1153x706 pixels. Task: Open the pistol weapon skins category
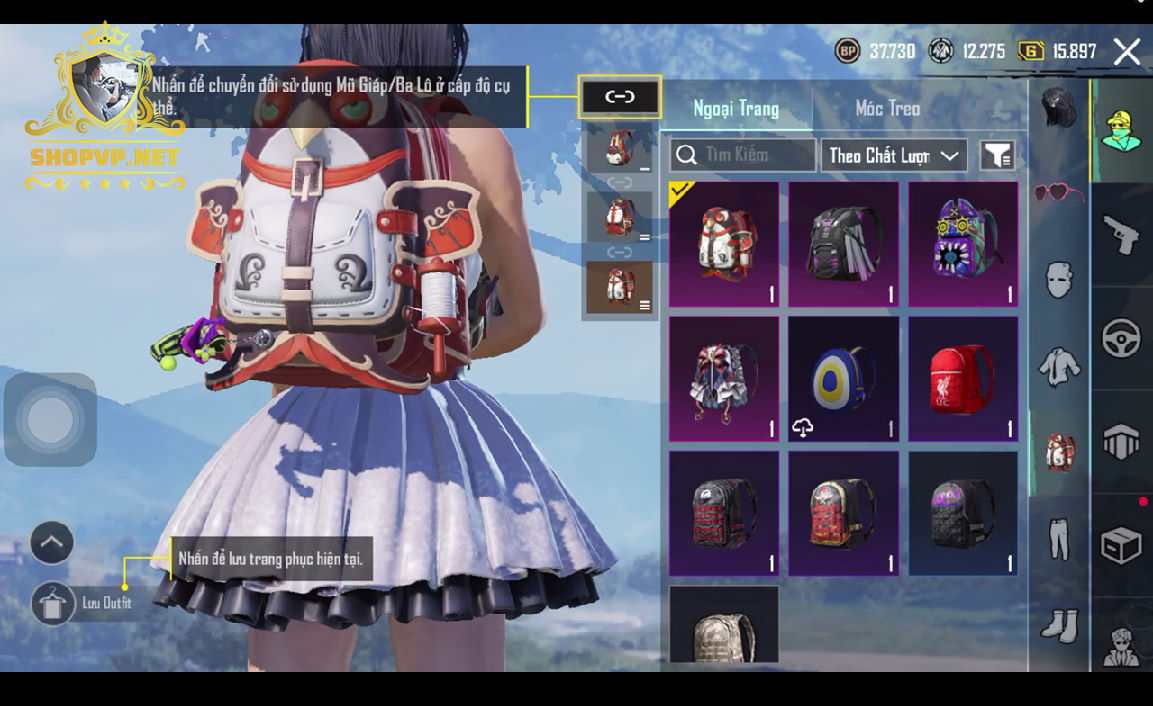1121,234
